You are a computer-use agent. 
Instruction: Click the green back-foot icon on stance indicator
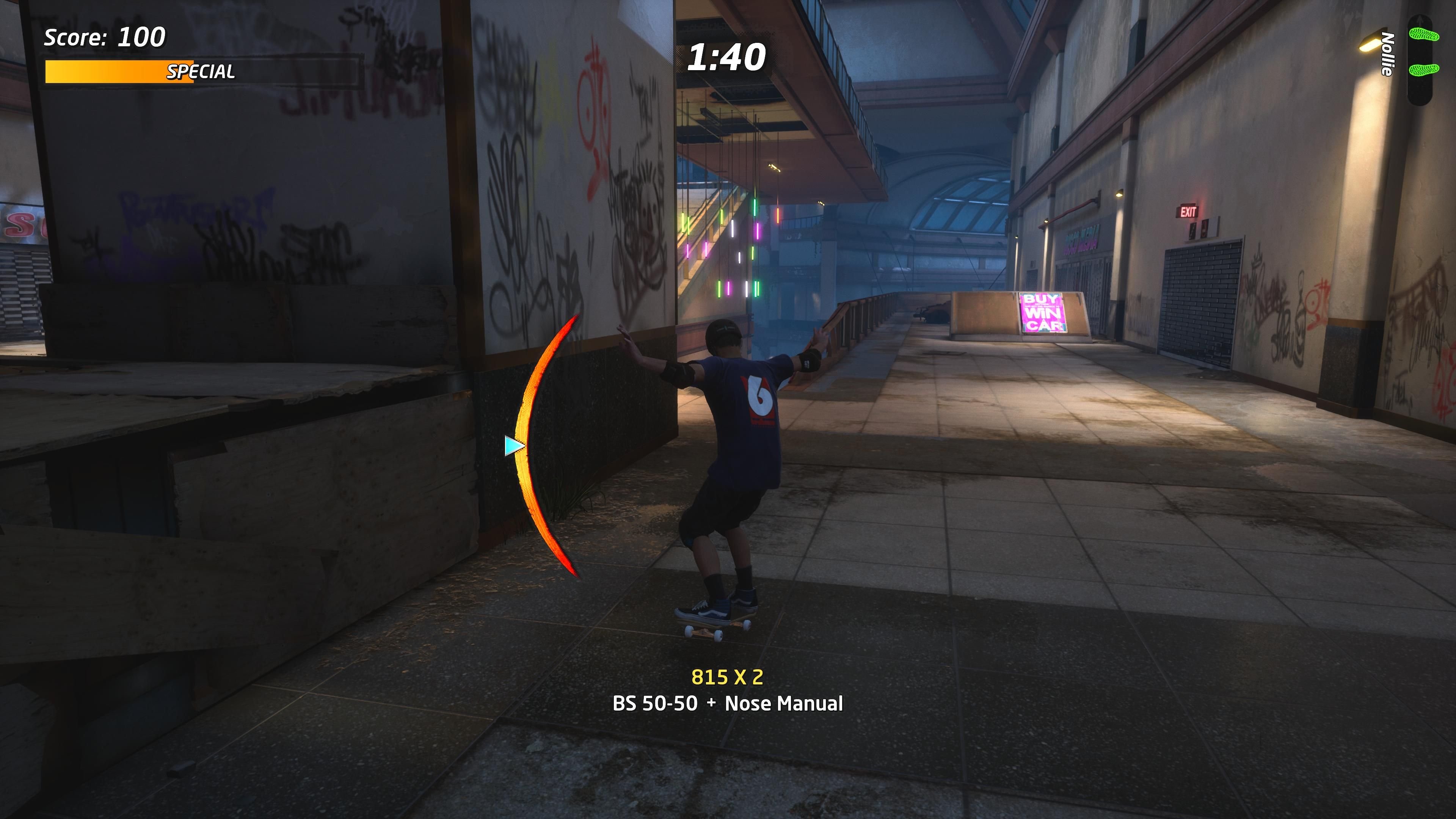click(x=1425, y=70)
